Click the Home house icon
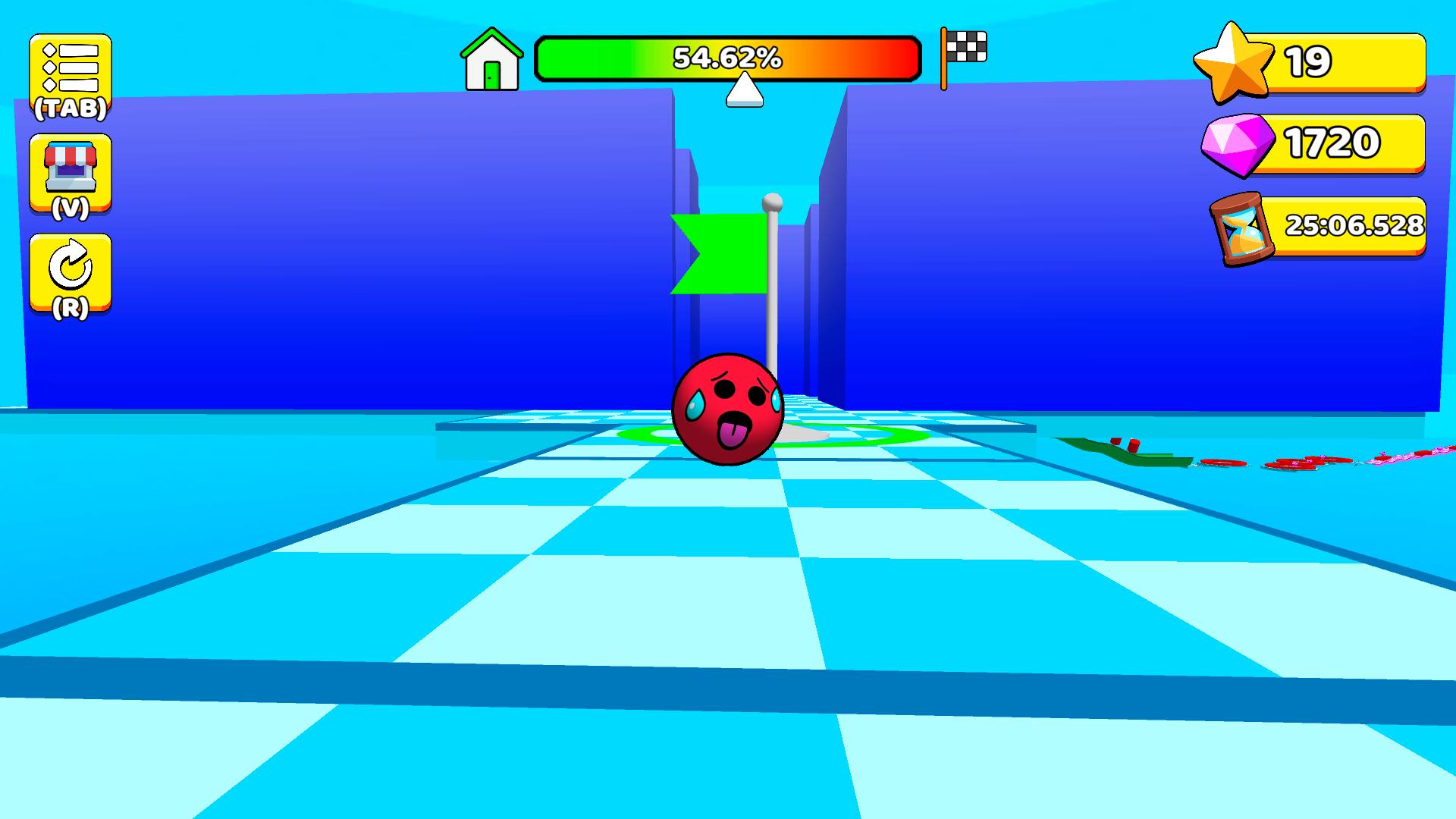The height and width of the screenshot is (819, 1456). [491, 61]
